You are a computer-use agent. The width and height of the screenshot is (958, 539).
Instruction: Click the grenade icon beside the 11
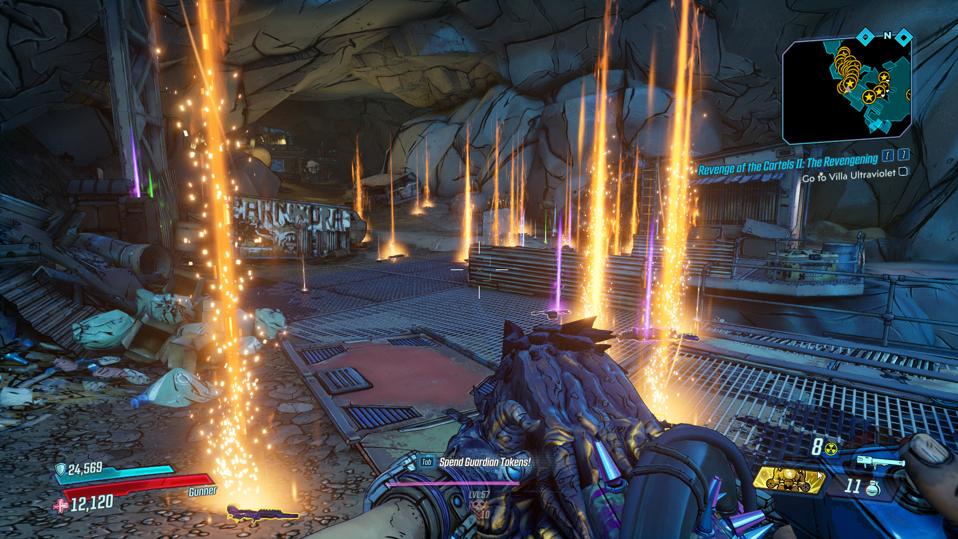pos(871,489)
